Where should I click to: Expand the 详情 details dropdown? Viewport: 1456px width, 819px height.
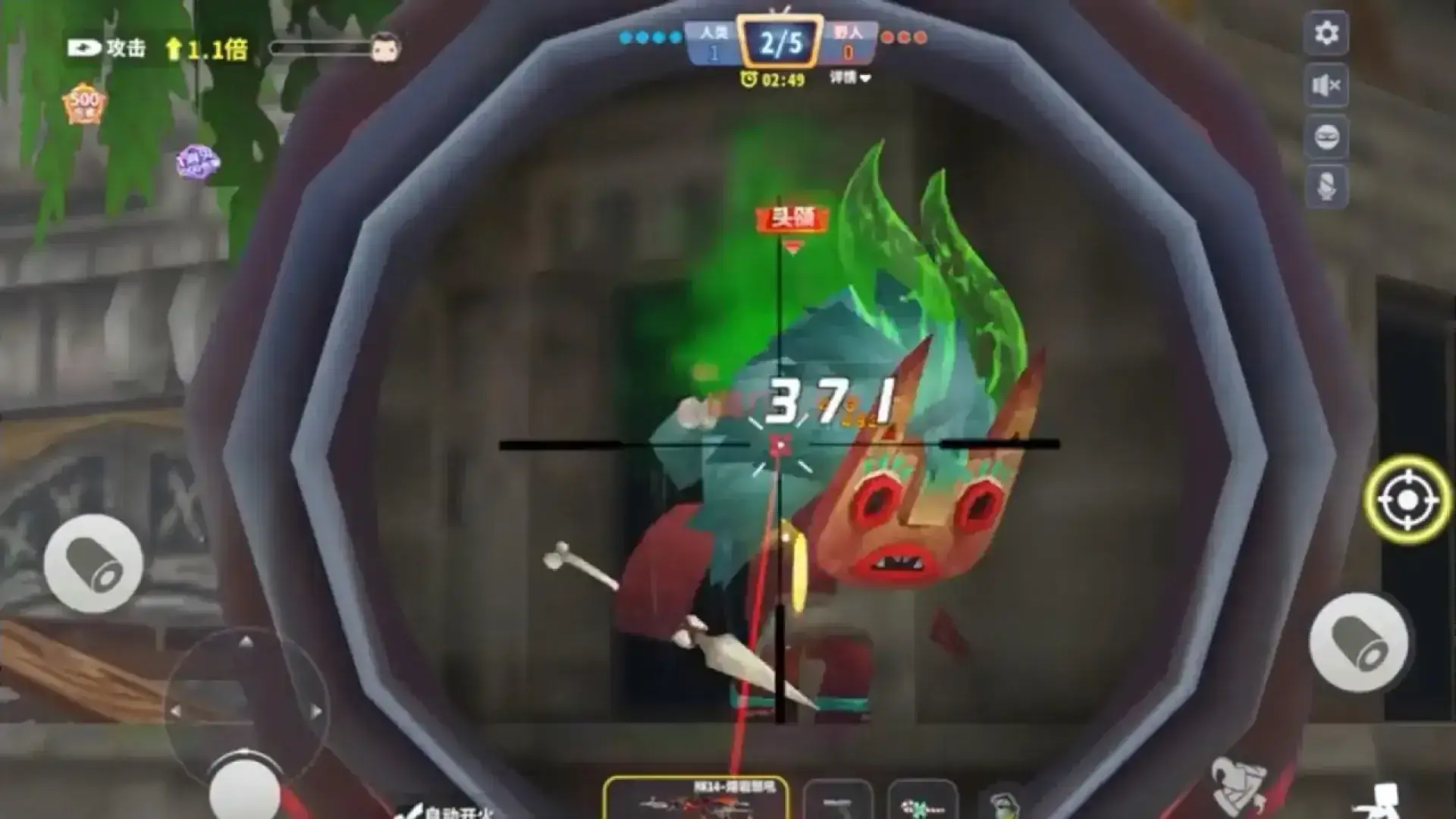(x=850, y=78)
